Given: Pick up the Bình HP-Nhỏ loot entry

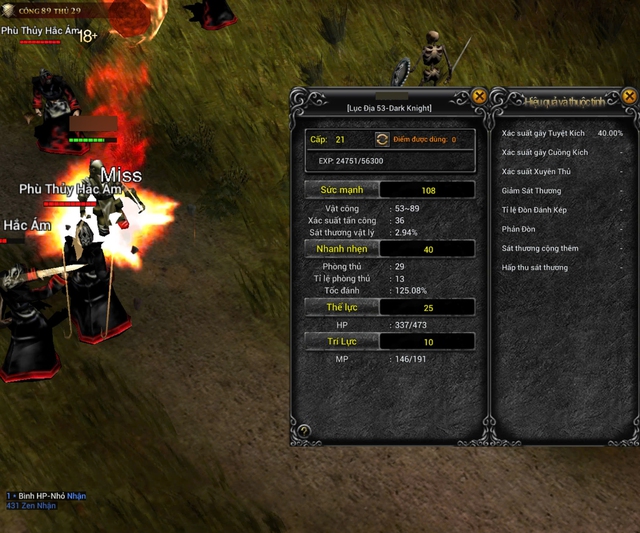Looking at the screenshot, I should click(x=77, y=496).
